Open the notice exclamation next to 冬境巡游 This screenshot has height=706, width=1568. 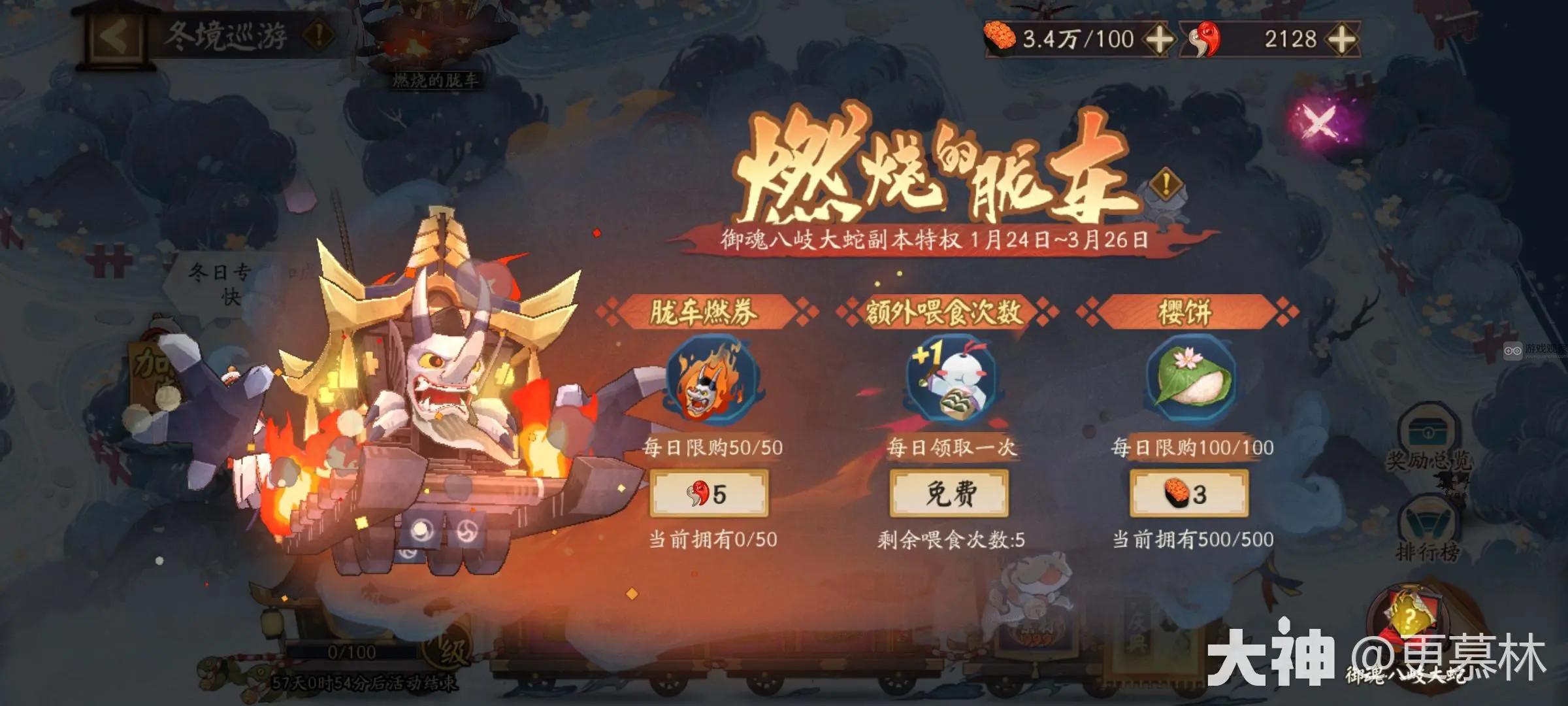coord(317,33)
